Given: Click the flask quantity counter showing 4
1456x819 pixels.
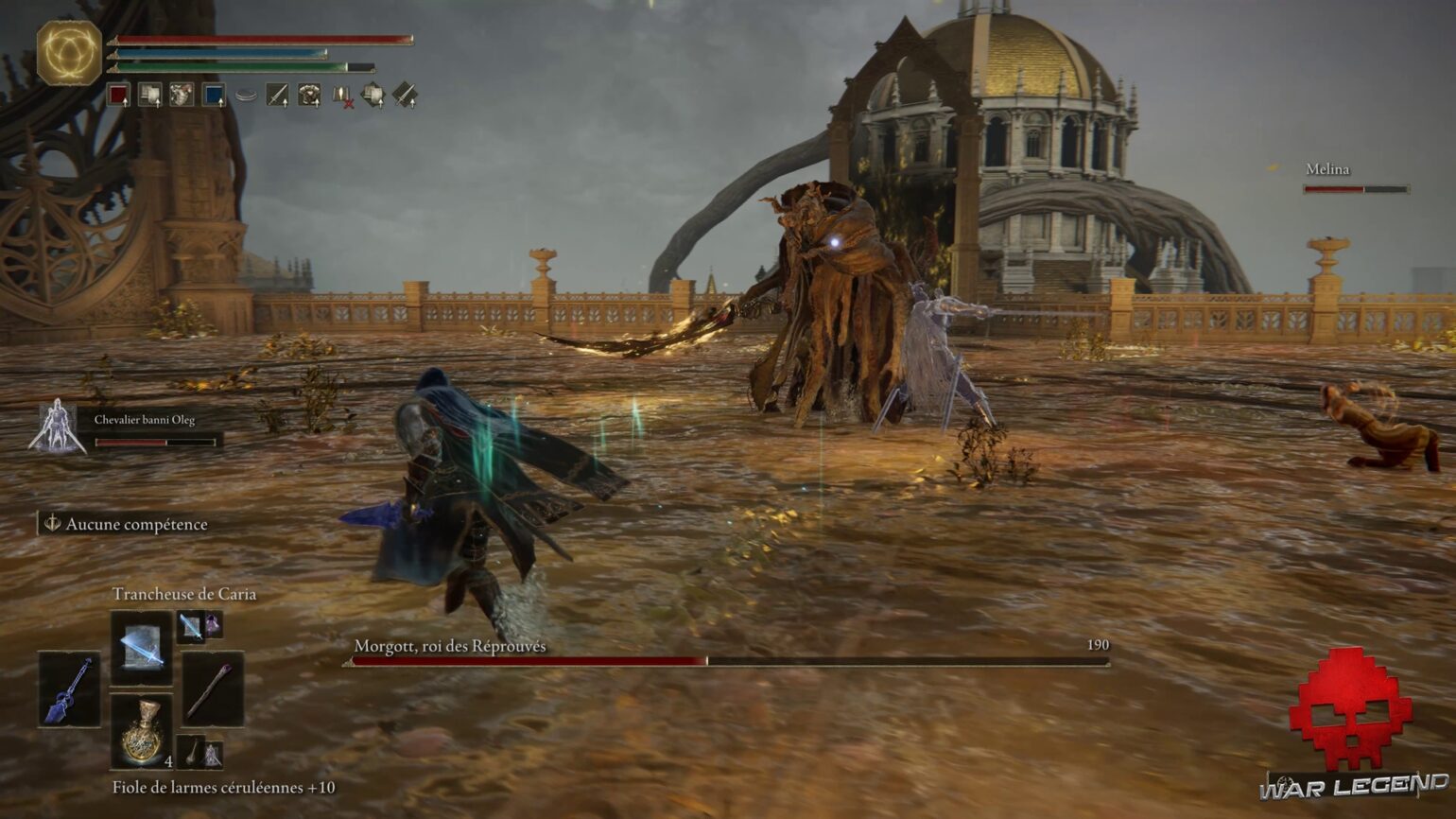Looking at the screenshot, I should (169, 761).
